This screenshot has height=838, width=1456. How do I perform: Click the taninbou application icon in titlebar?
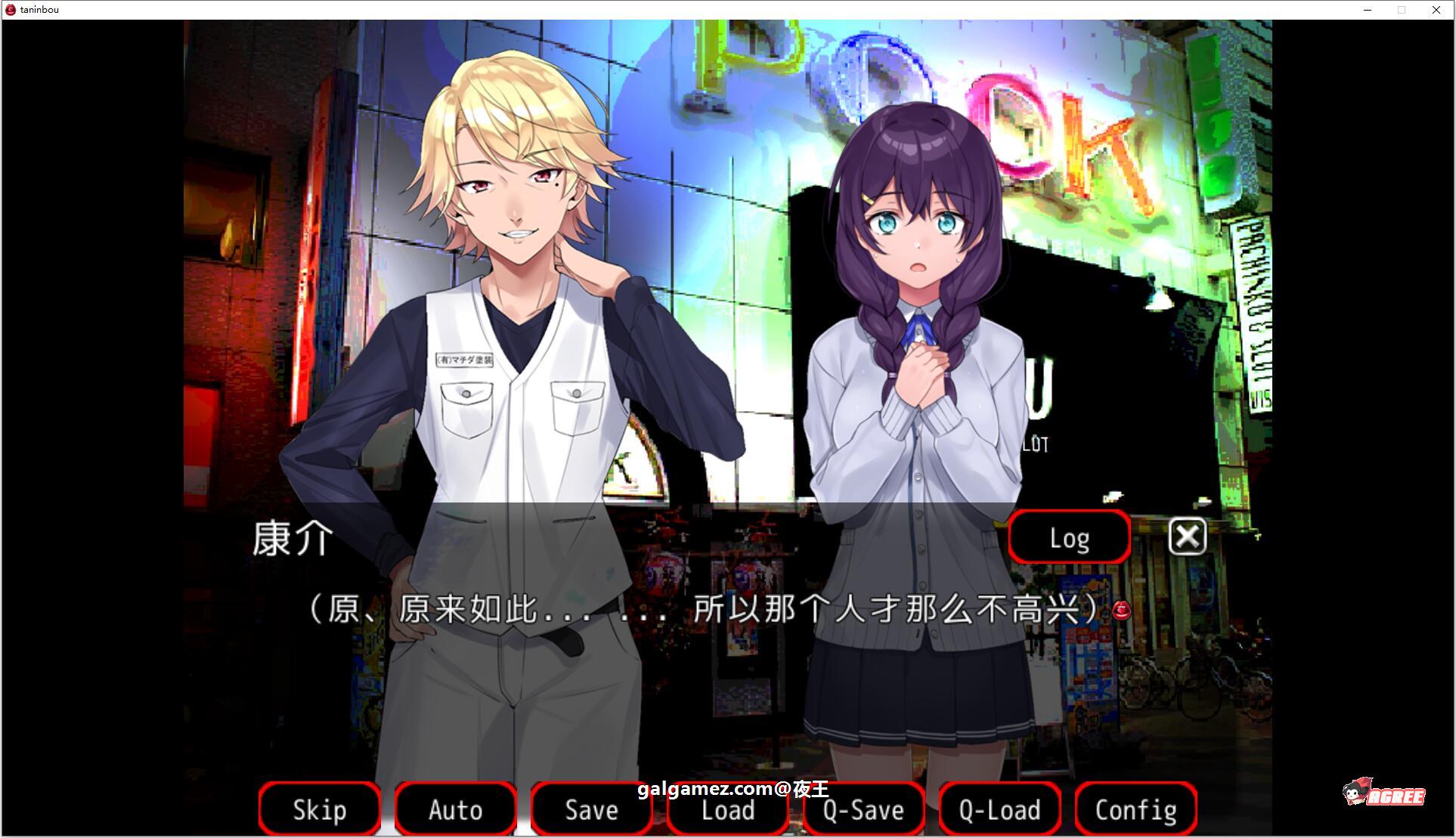click(x=11, y=10)
